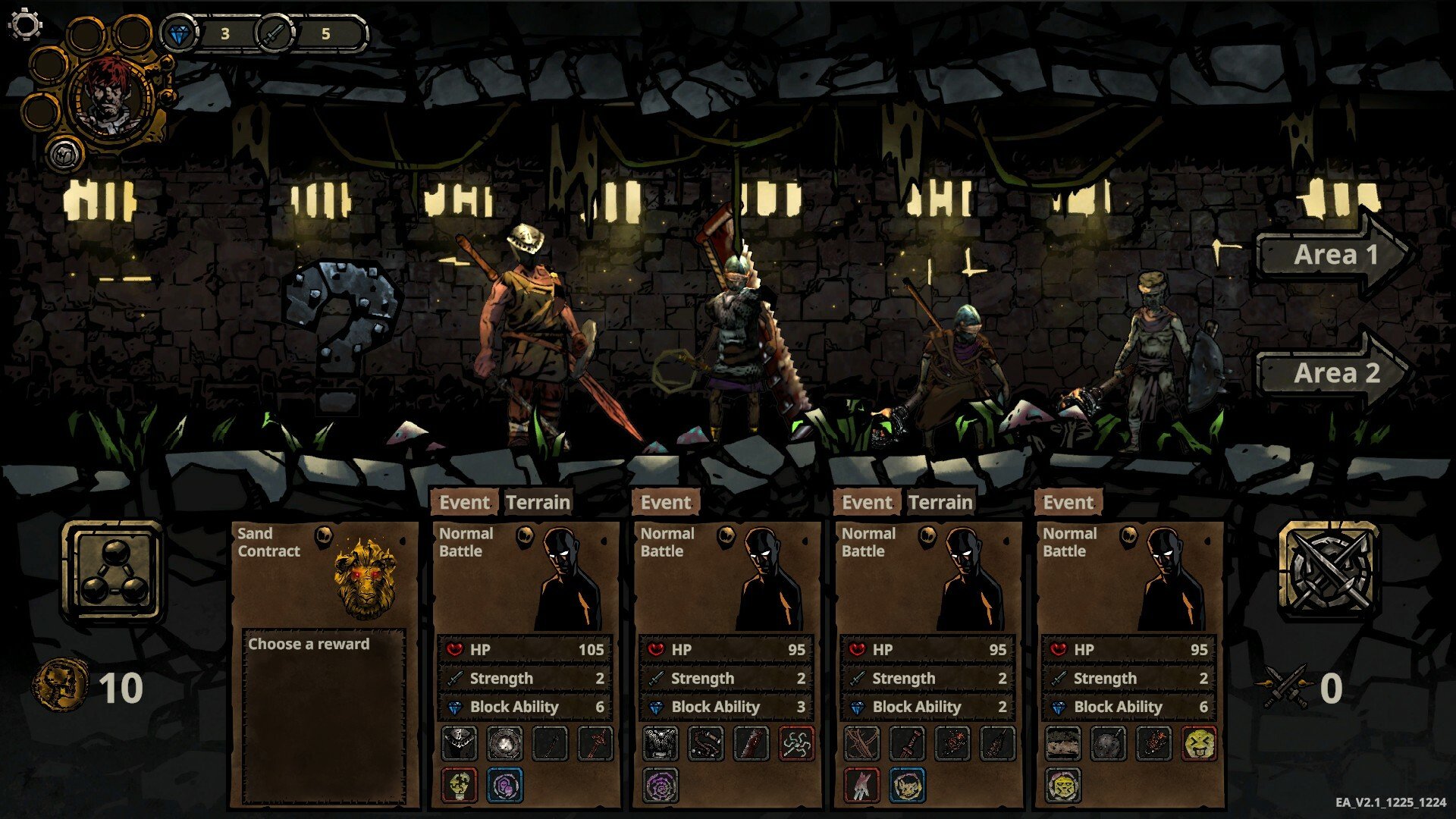
Task: Open the gear settings menu
Action: 25,24
